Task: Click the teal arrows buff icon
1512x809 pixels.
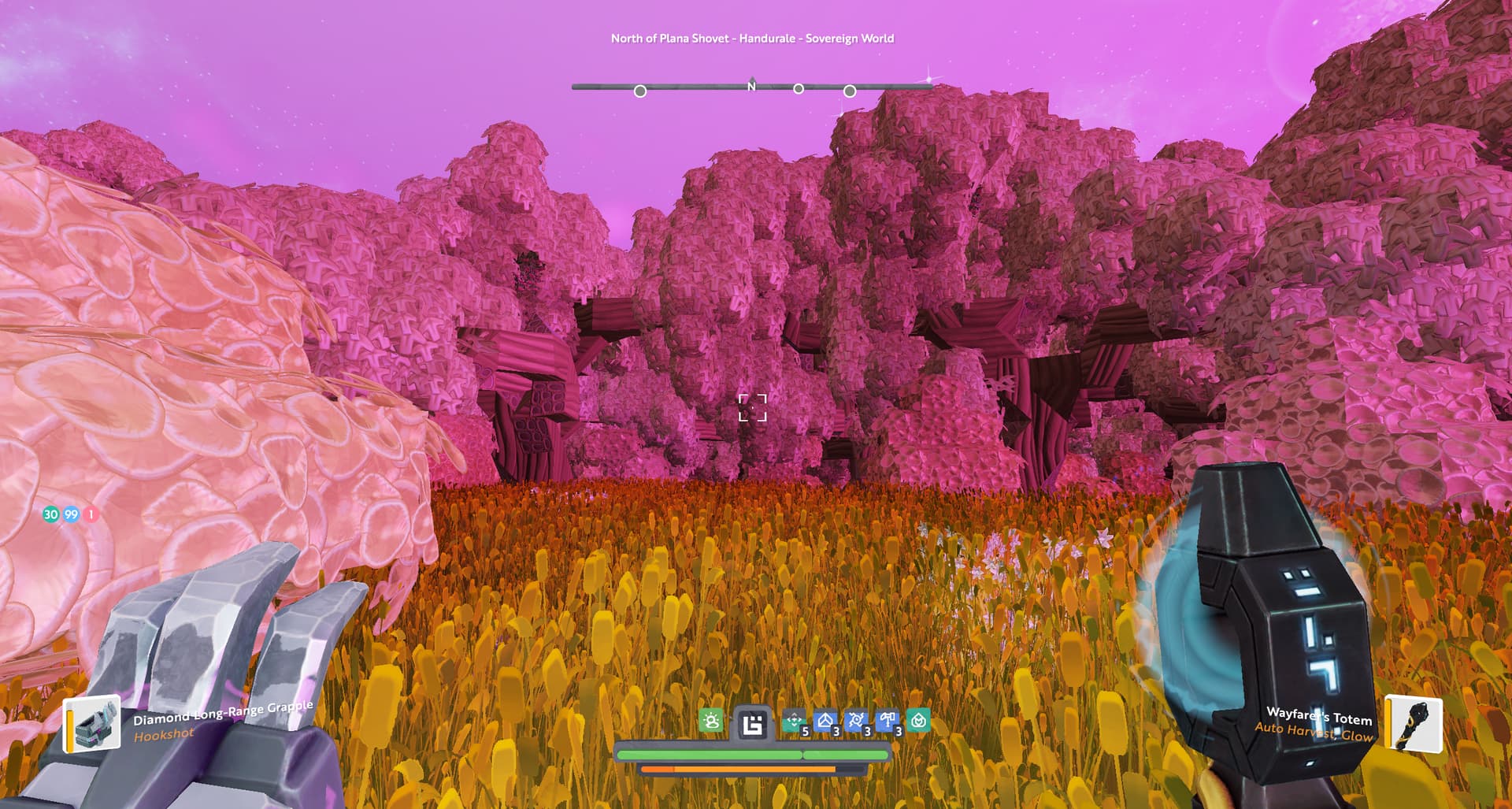Action: tap(795, 721)
